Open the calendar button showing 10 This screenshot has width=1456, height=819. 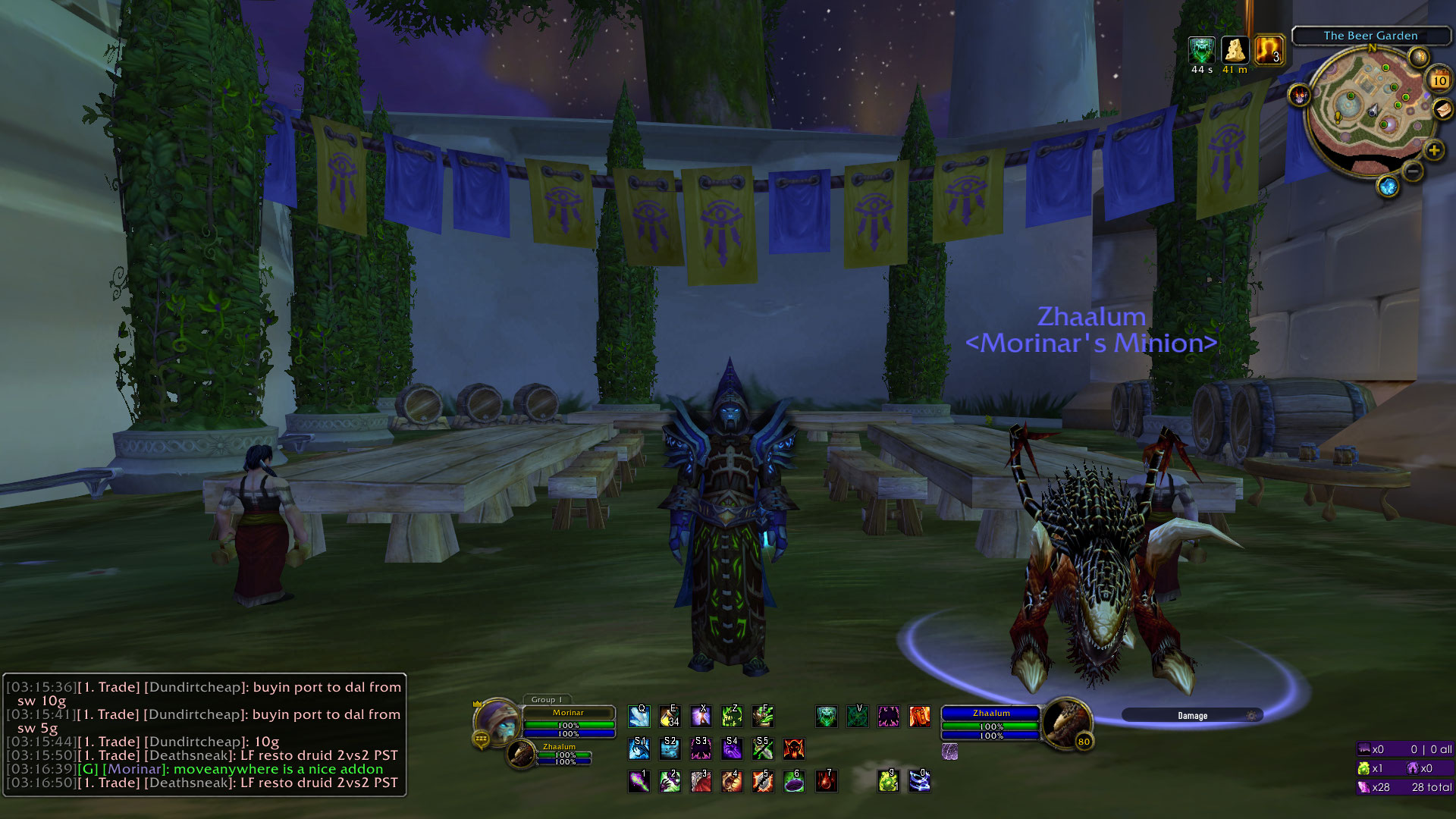click(x=1439, y=80)
